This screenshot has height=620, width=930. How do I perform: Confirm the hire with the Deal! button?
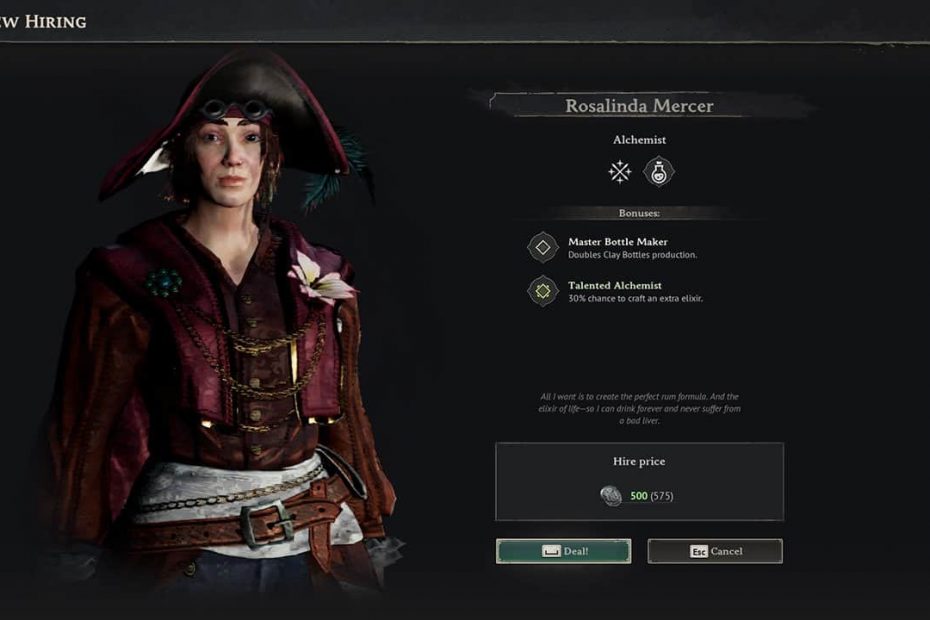tap(563, 551)
